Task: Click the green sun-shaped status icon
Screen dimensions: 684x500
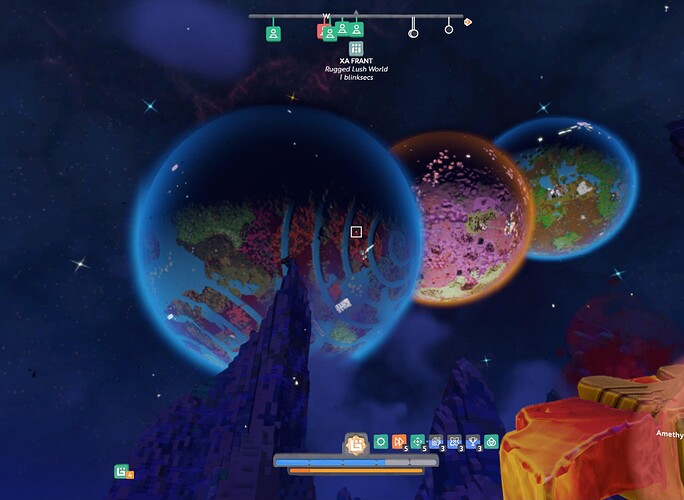Action: pos(380,442)
